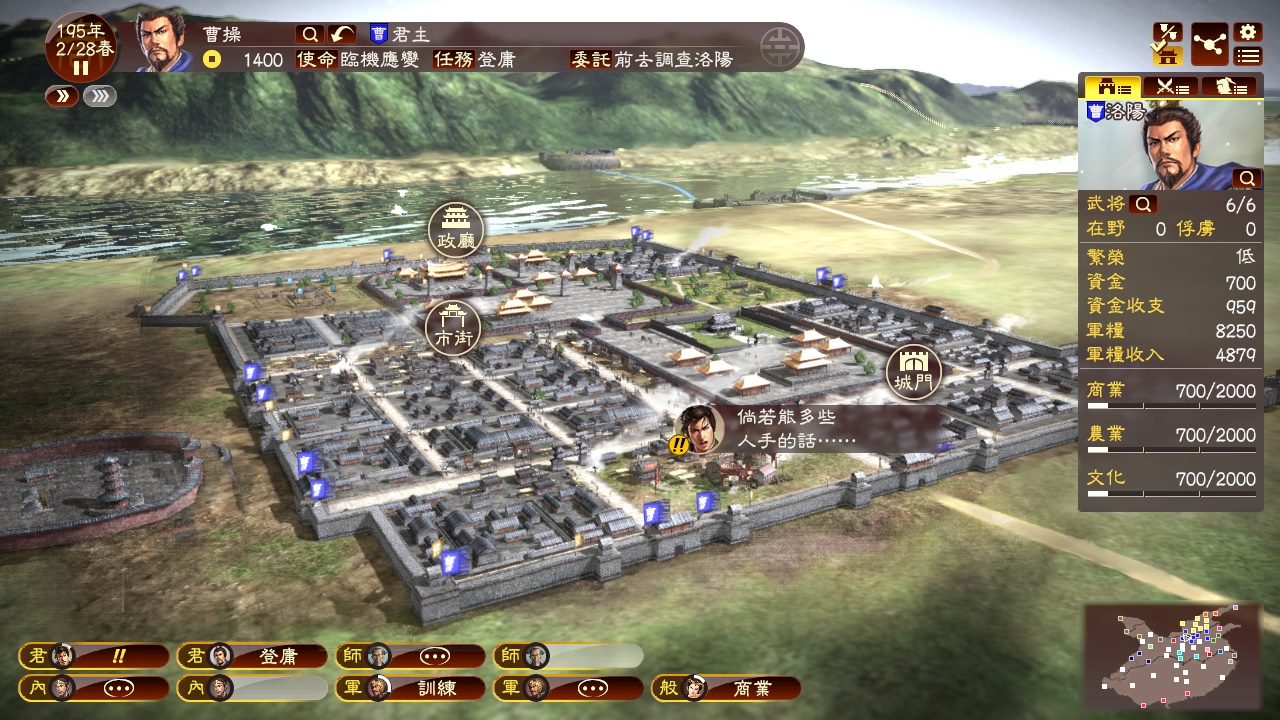Select the 登庸 recruitment task bar
1280x720 pixels.
252,656
